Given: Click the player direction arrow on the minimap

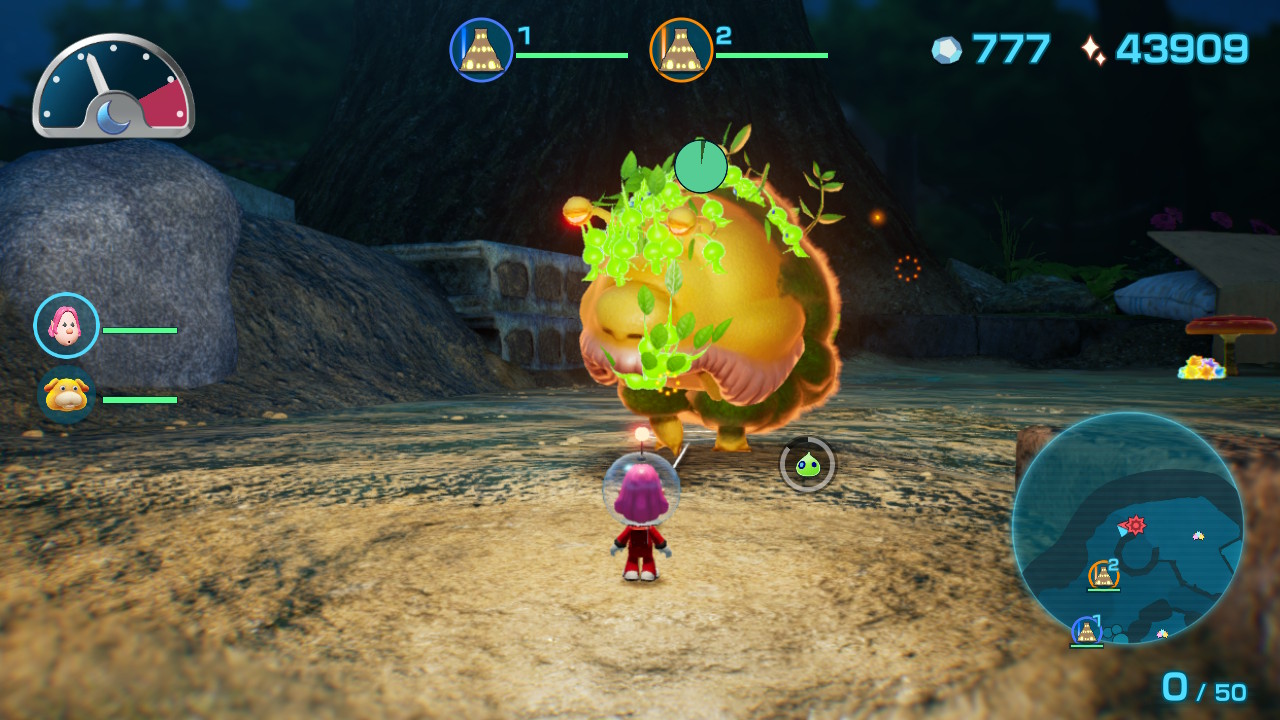Looking at the screenshot, I should click(1123, 531).
